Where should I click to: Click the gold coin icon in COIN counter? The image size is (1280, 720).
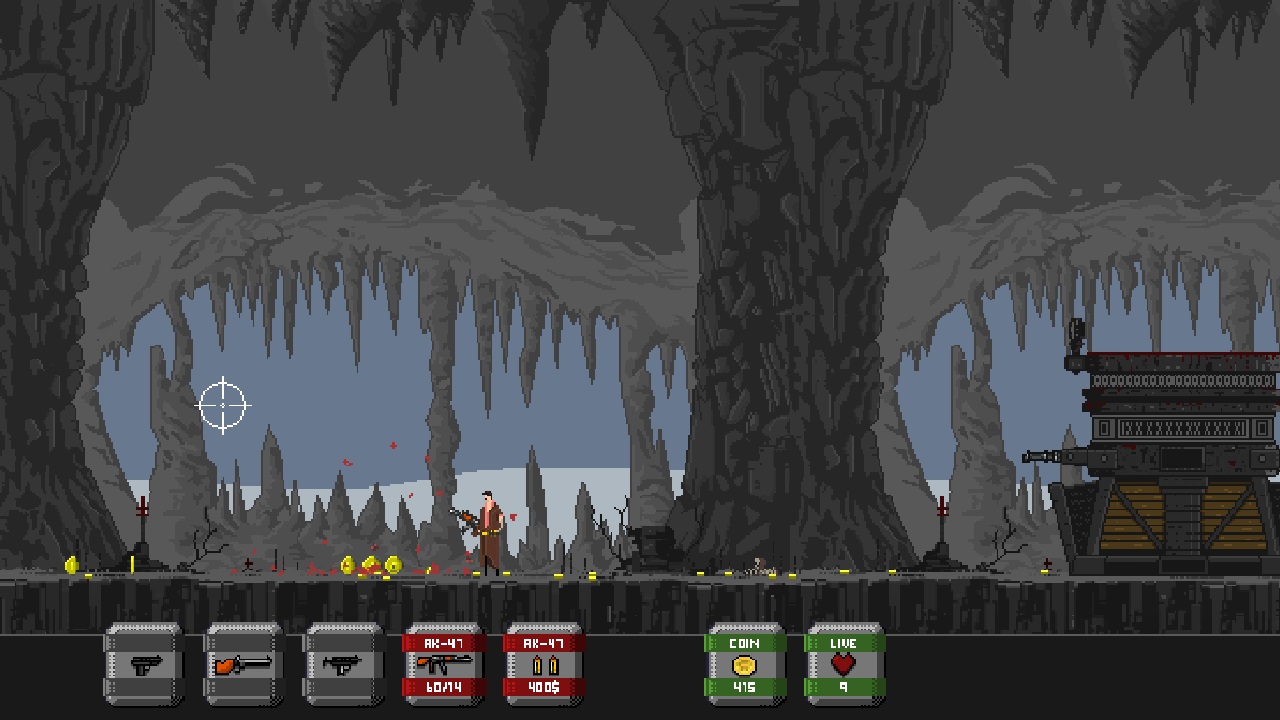point(746,663)
